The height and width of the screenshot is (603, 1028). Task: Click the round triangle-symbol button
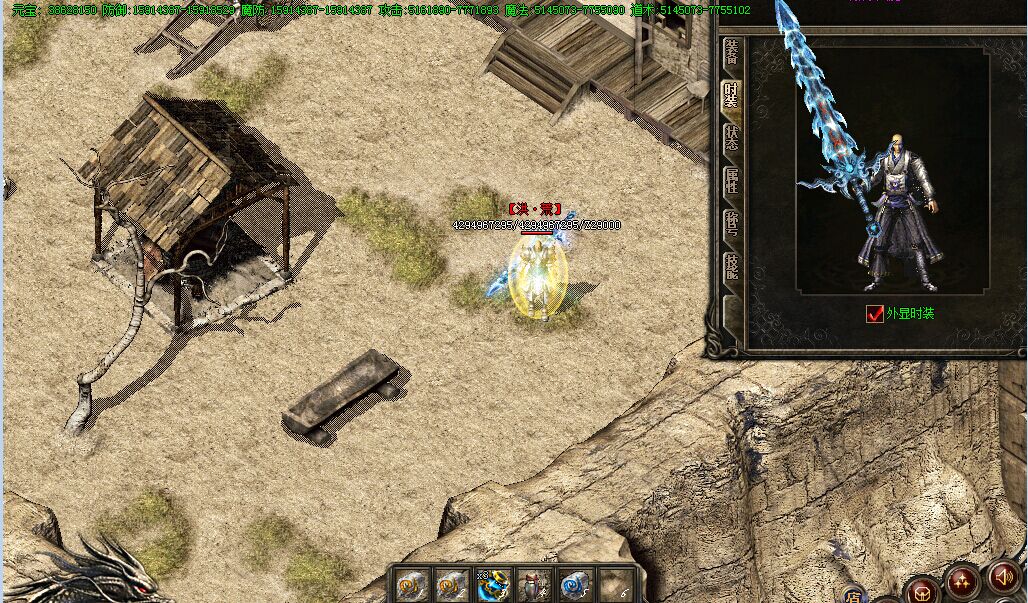point(962,583)
